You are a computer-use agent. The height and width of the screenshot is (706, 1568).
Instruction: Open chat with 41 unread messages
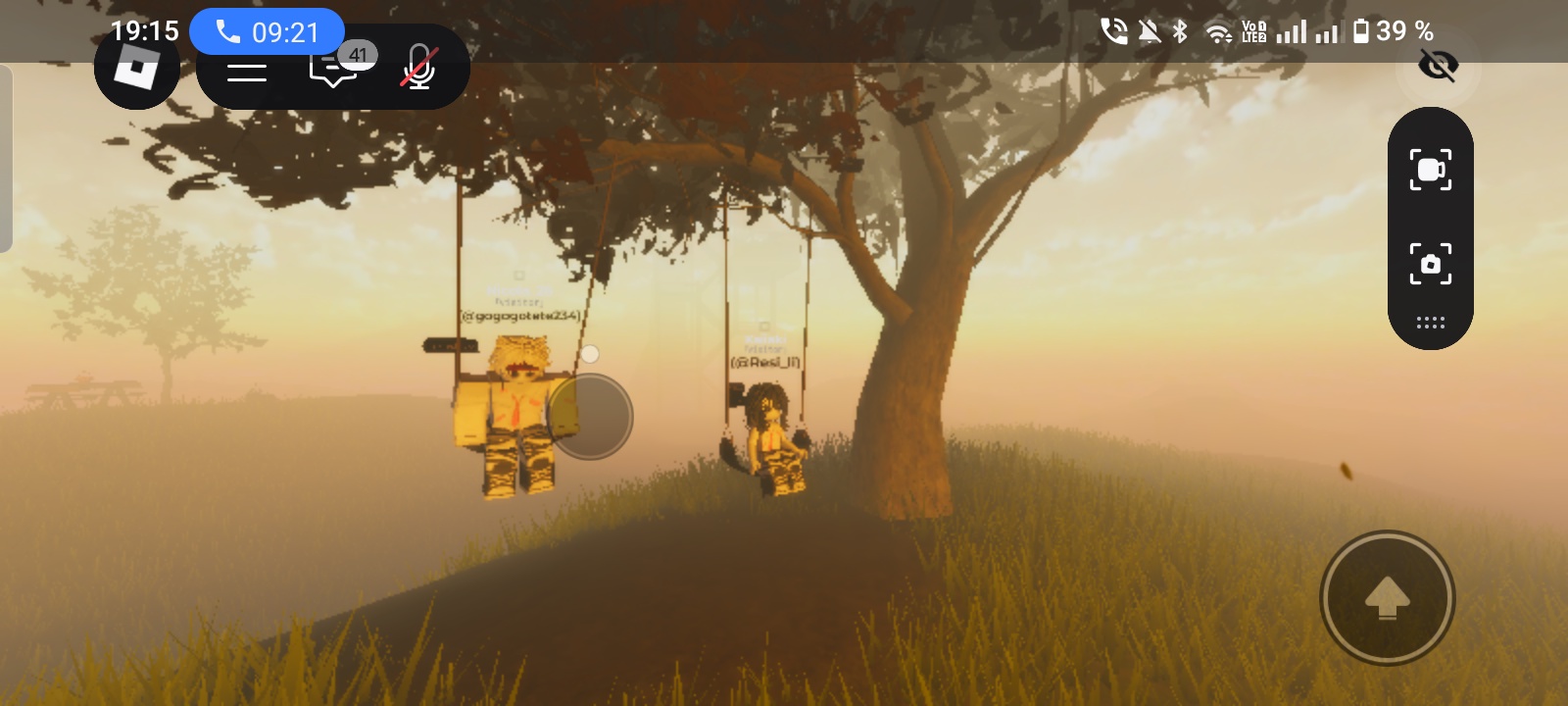tap(334, 68)
